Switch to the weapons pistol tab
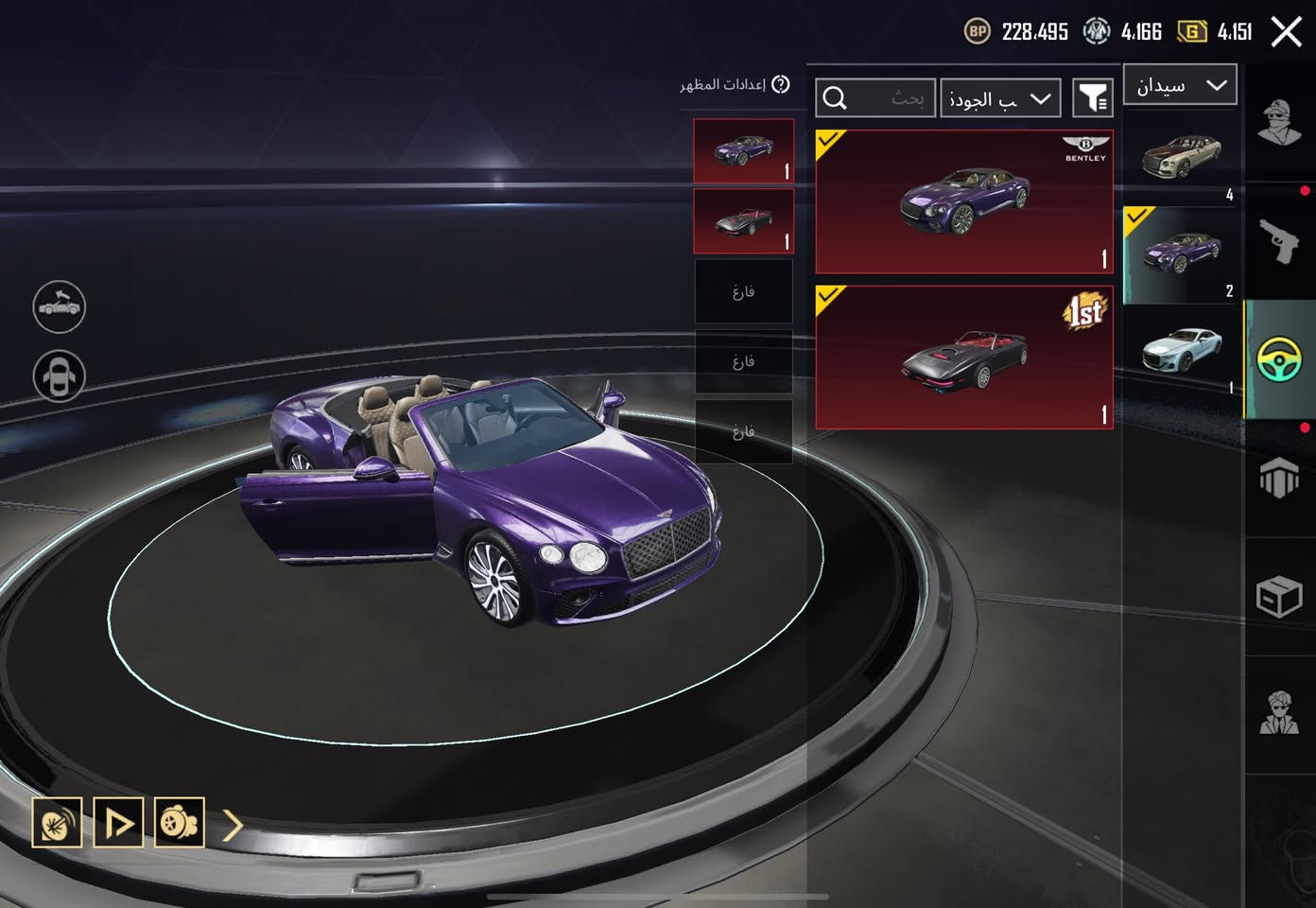This screenshot has width=1316, height=908. pyautogui.click(x=1279, y=240)
